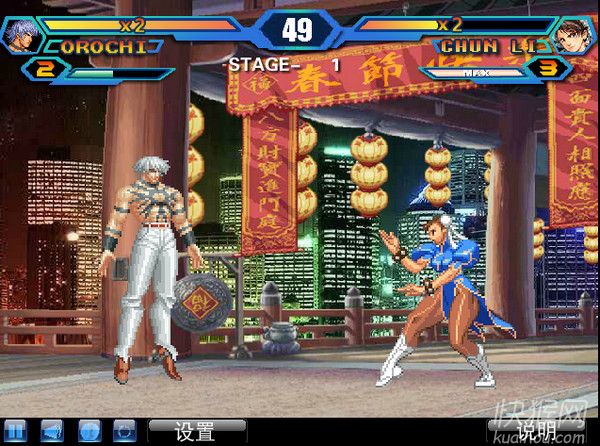
Task: Click the circular arrow restart icon
Action: [124, 431]
